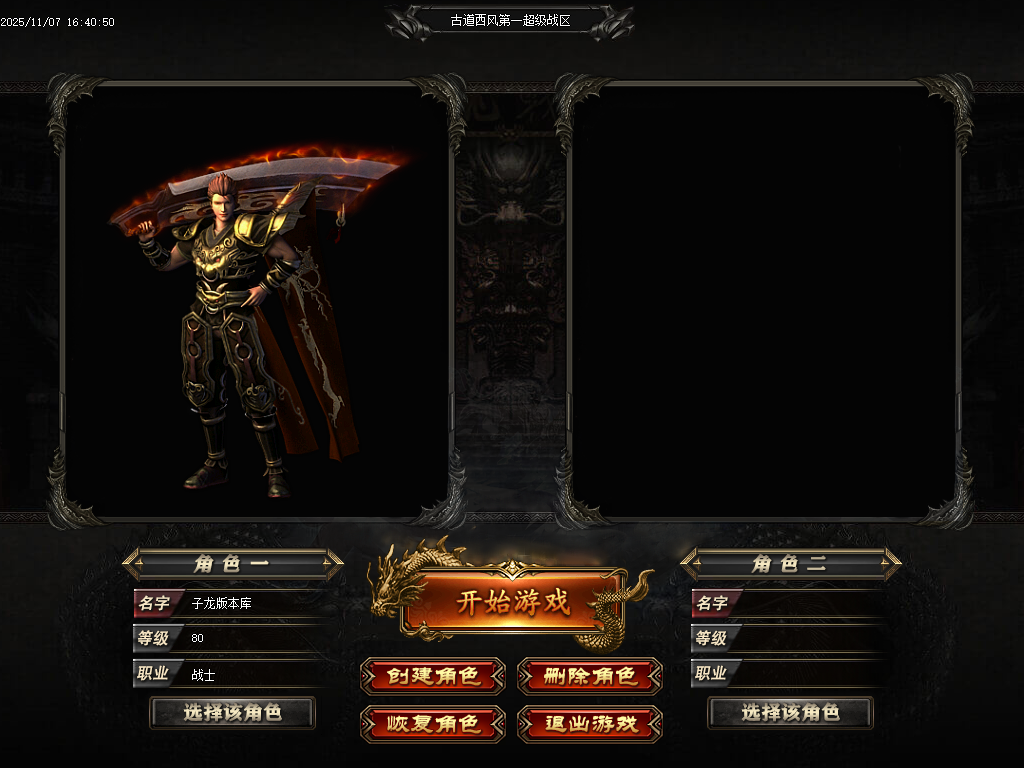
Task: Click 选择该角色 under 角色二
Action: (x=790, y=713)
